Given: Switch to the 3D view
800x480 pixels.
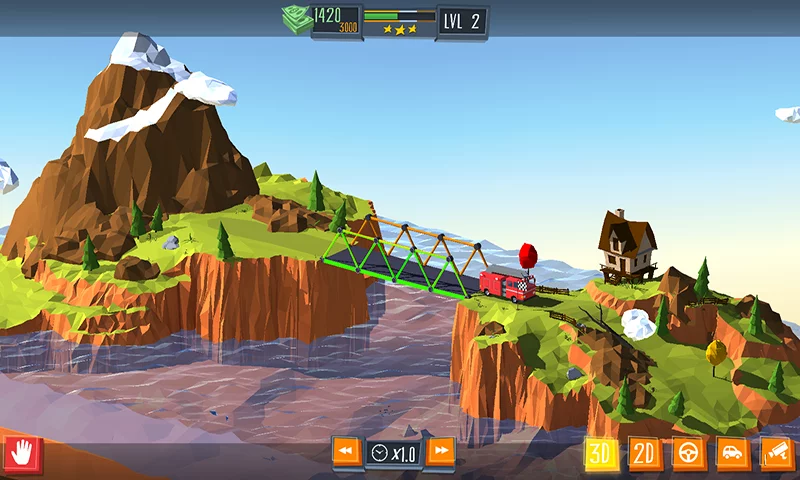Looking at the screenshot, I should pos(601,455).
